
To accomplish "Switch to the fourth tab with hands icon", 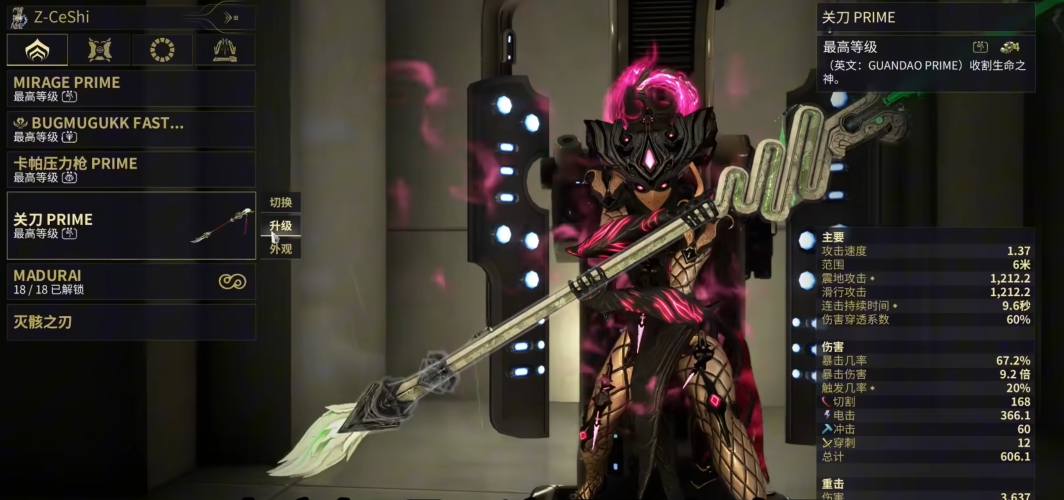I will coord(224,50).
